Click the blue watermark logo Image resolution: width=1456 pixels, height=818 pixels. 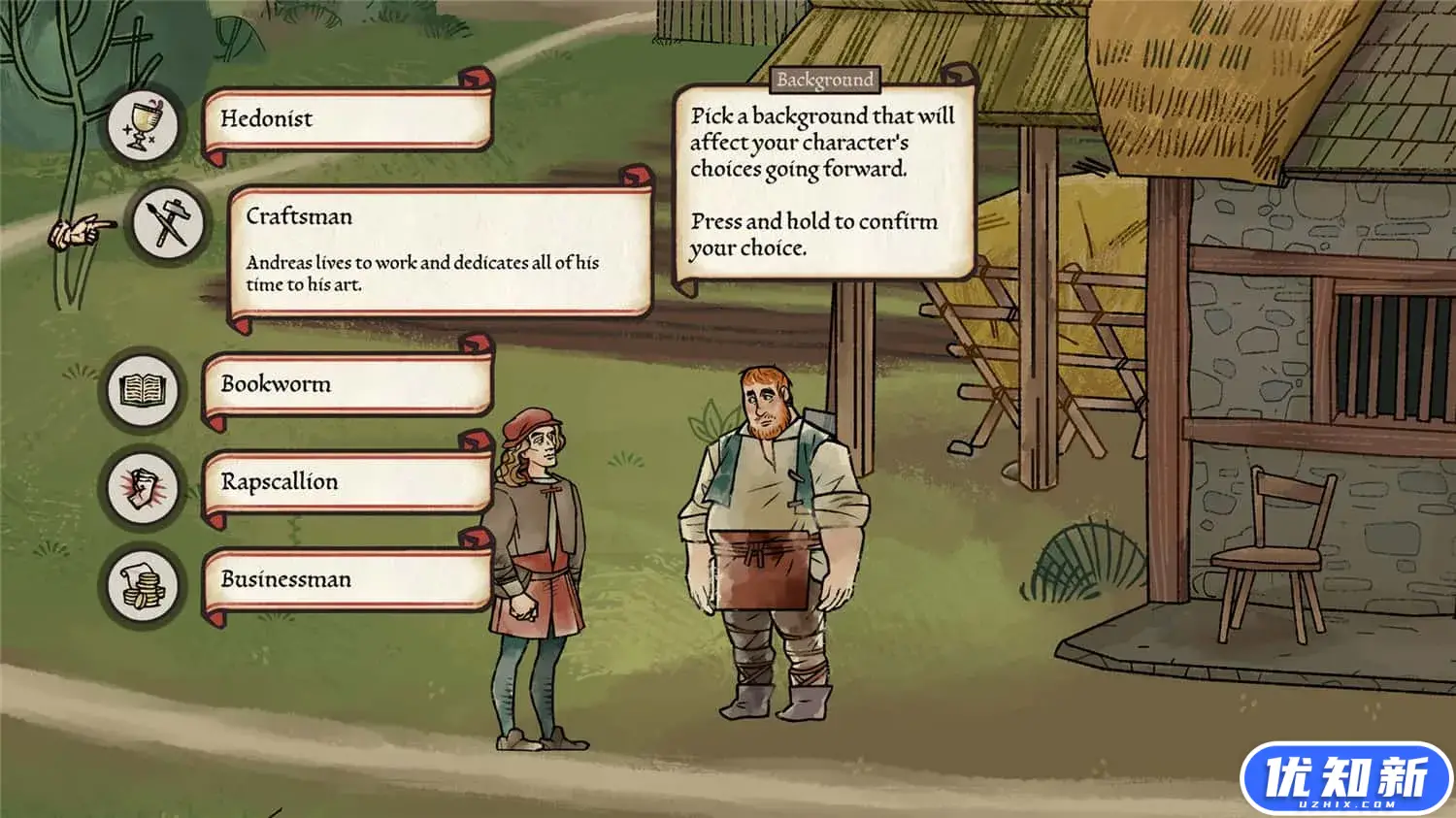pyautogui.click(x=1345, y=778)
